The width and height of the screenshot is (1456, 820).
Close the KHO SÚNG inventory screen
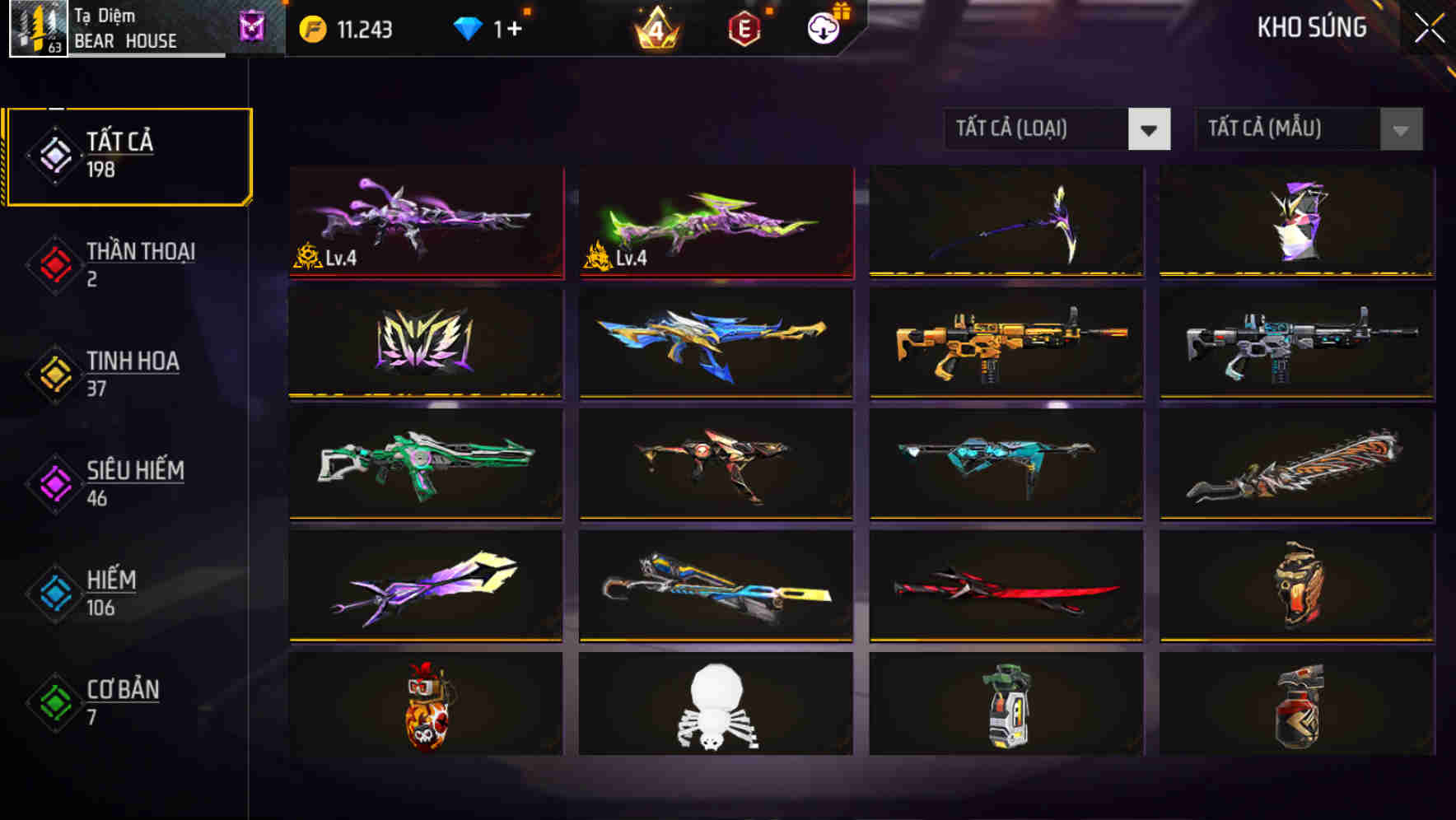click(x=1427, y=27)
